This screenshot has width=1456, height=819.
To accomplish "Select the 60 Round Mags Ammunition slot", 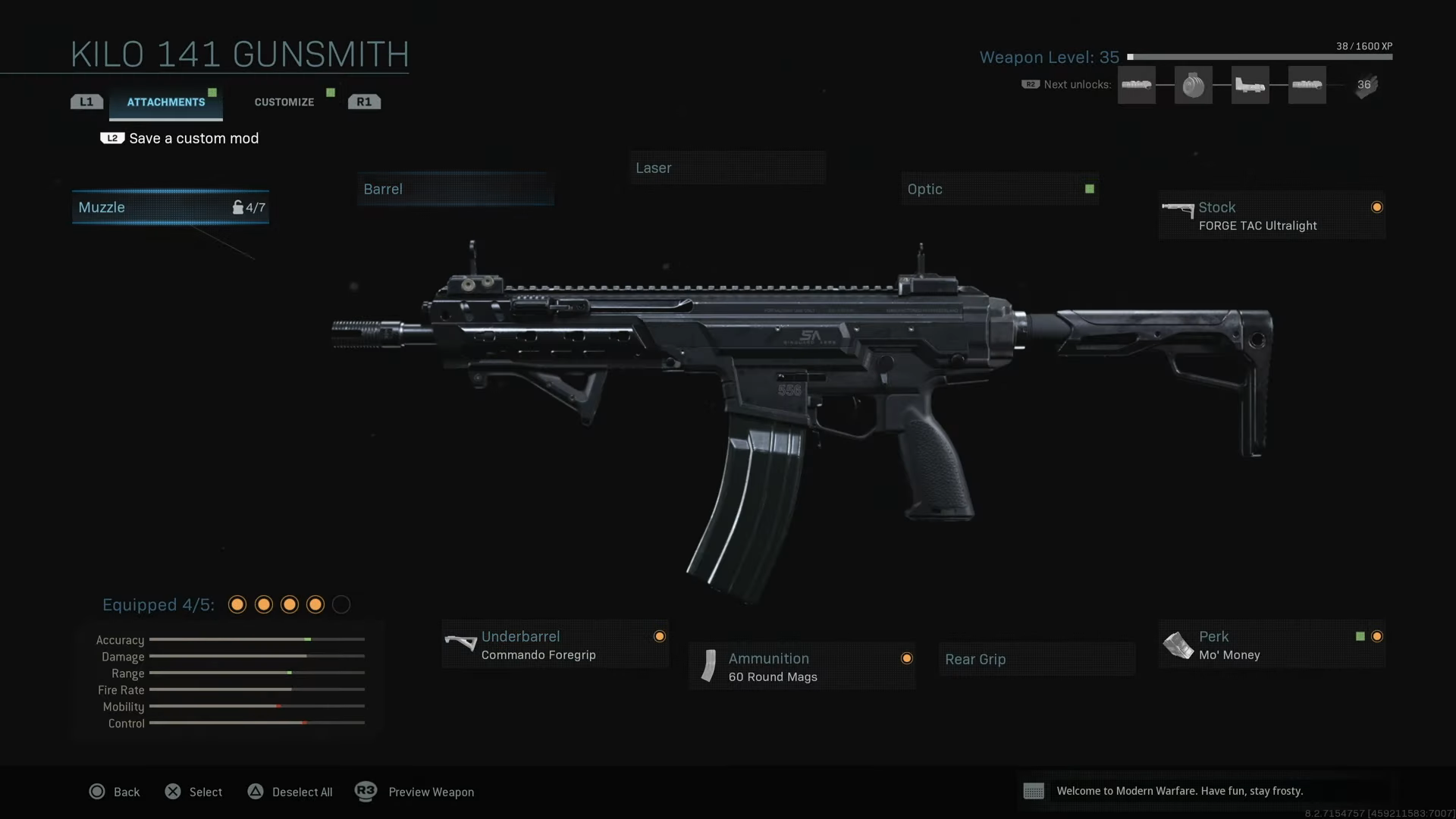I will 802,667.
